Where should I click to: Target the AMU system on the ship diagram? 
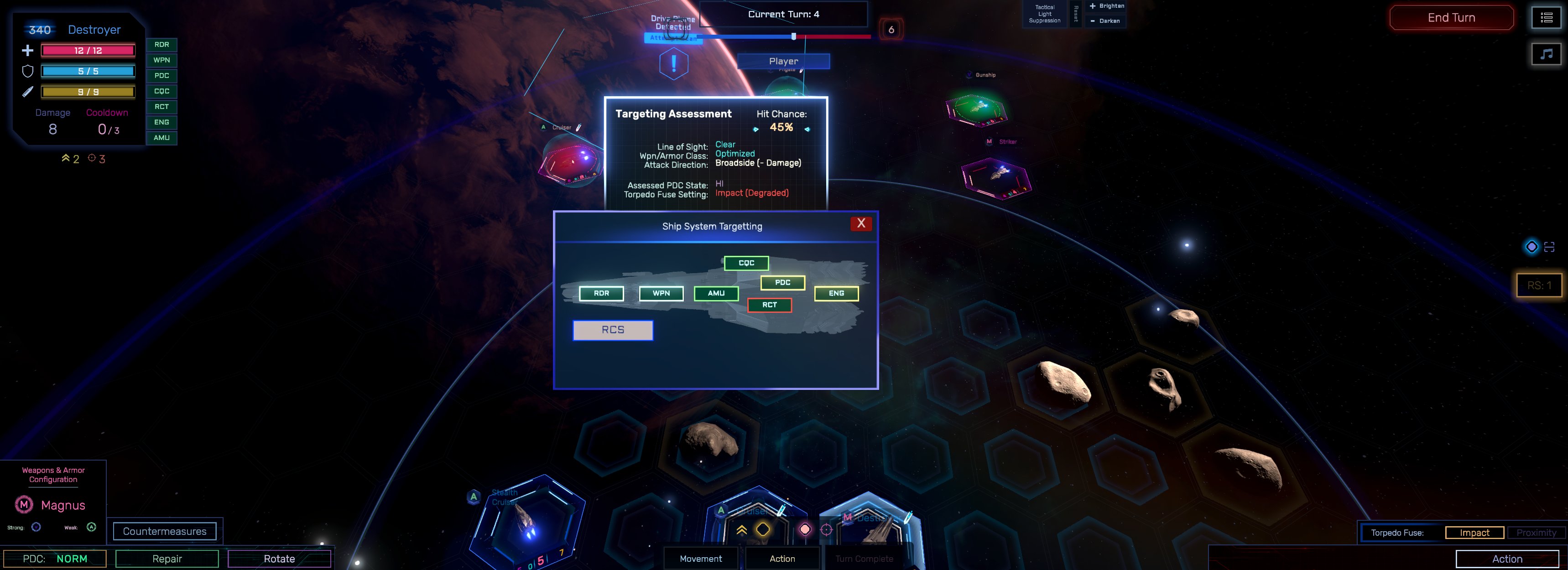716,293
